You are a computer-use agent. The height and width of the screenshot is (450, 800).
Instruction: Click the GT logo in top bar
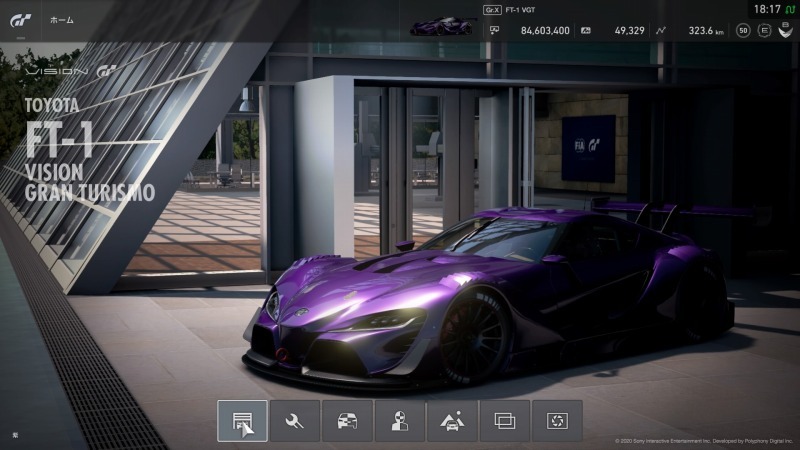coord(20,21)
